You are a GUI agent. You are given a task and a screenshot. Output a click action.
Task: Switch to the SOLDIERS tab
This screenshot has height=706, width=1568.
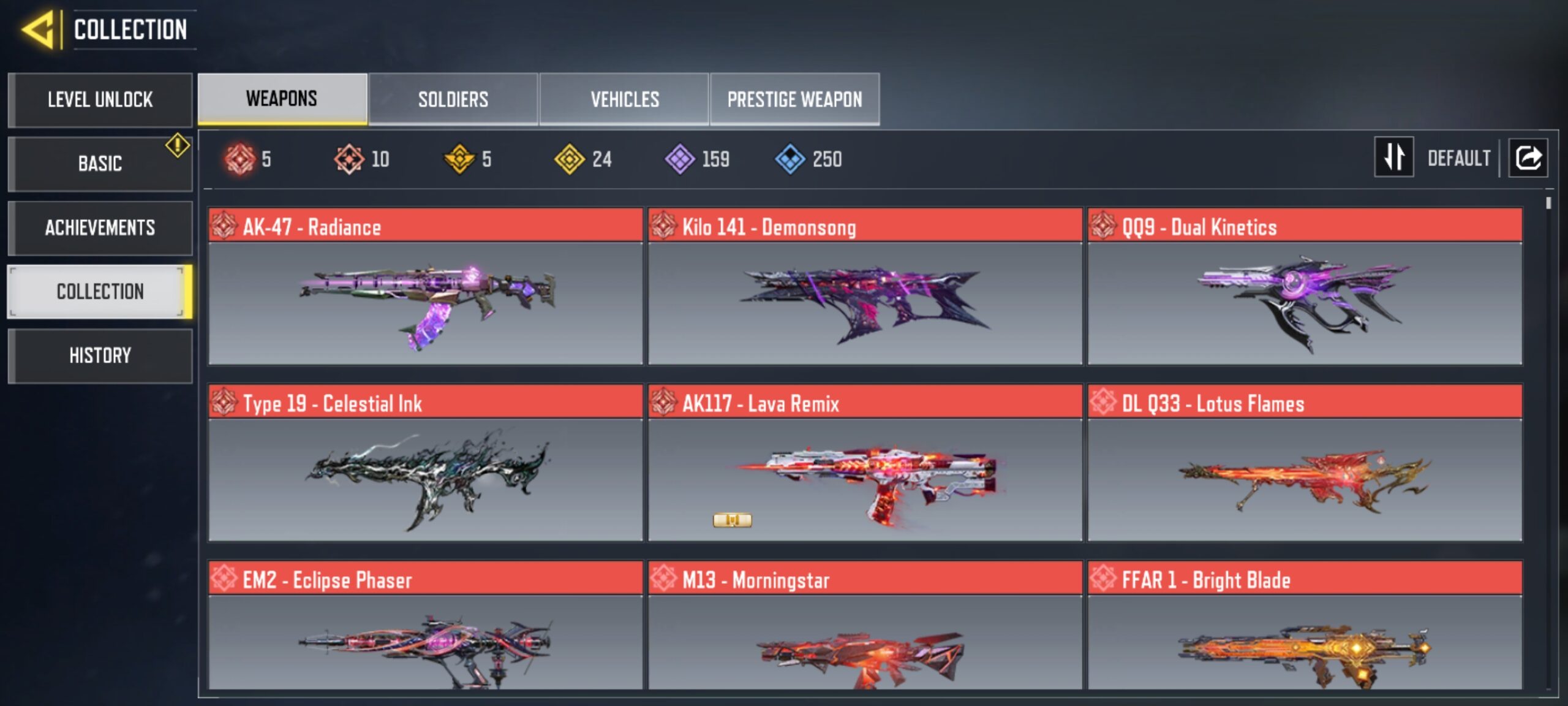[x=453, y=99]
